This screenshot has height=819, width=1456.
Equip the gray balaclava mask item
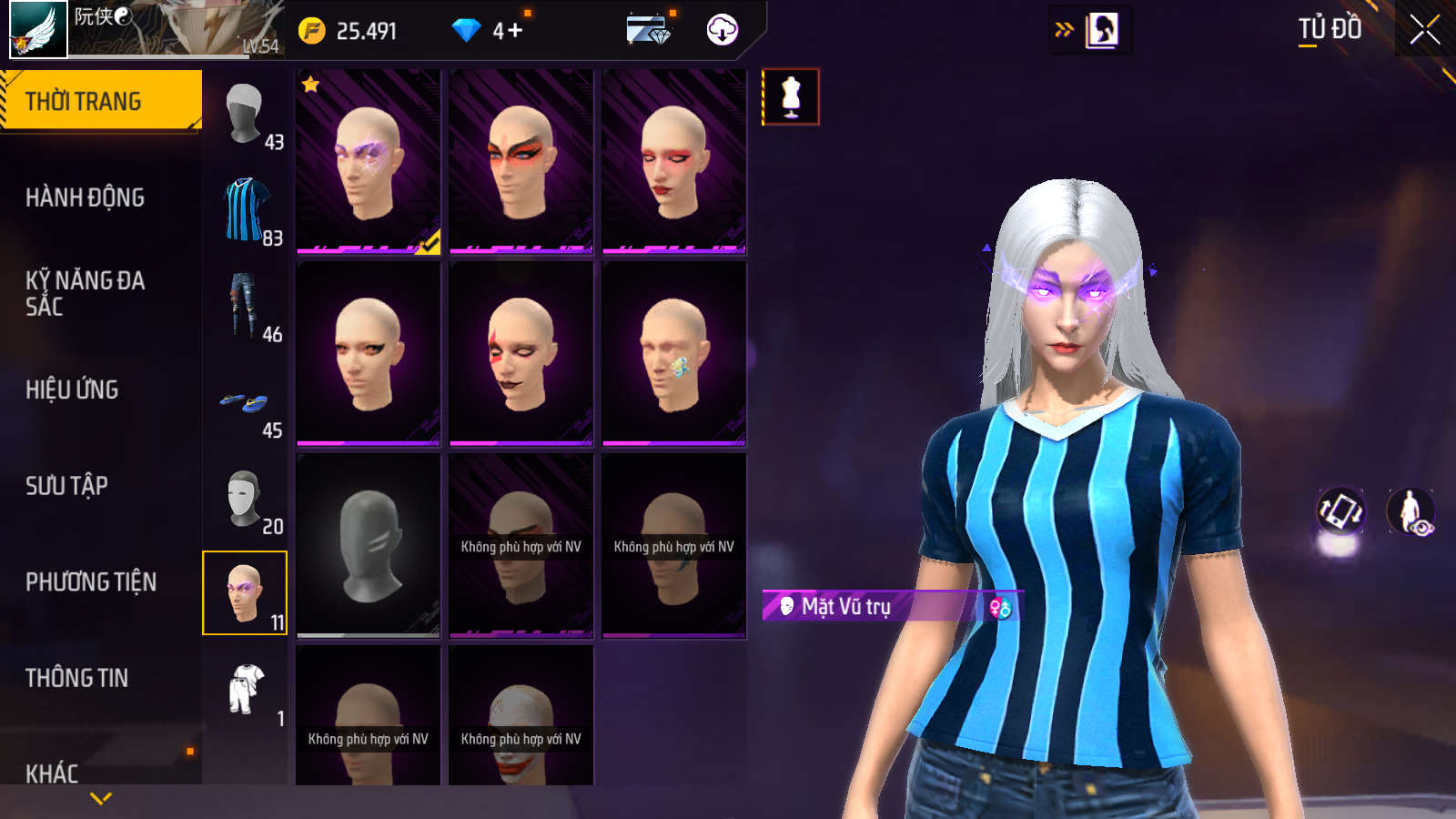[x=369, y=546]
